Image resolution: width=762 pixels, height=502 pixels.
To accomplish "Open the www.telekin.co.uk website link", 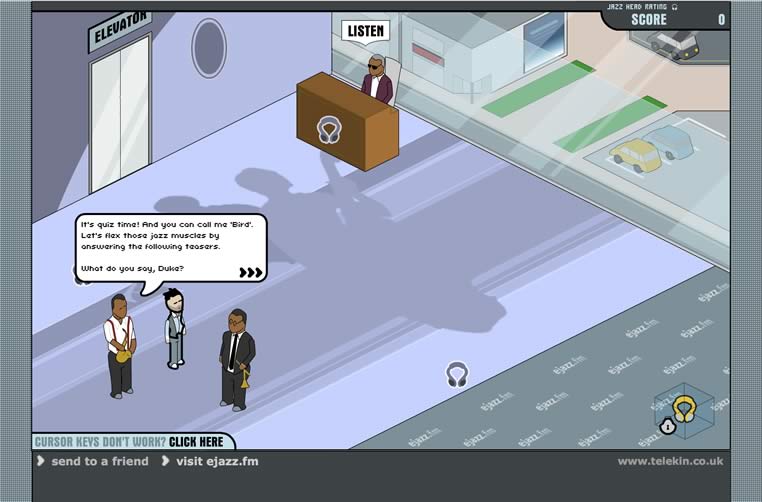I will [x=669, y=461].
